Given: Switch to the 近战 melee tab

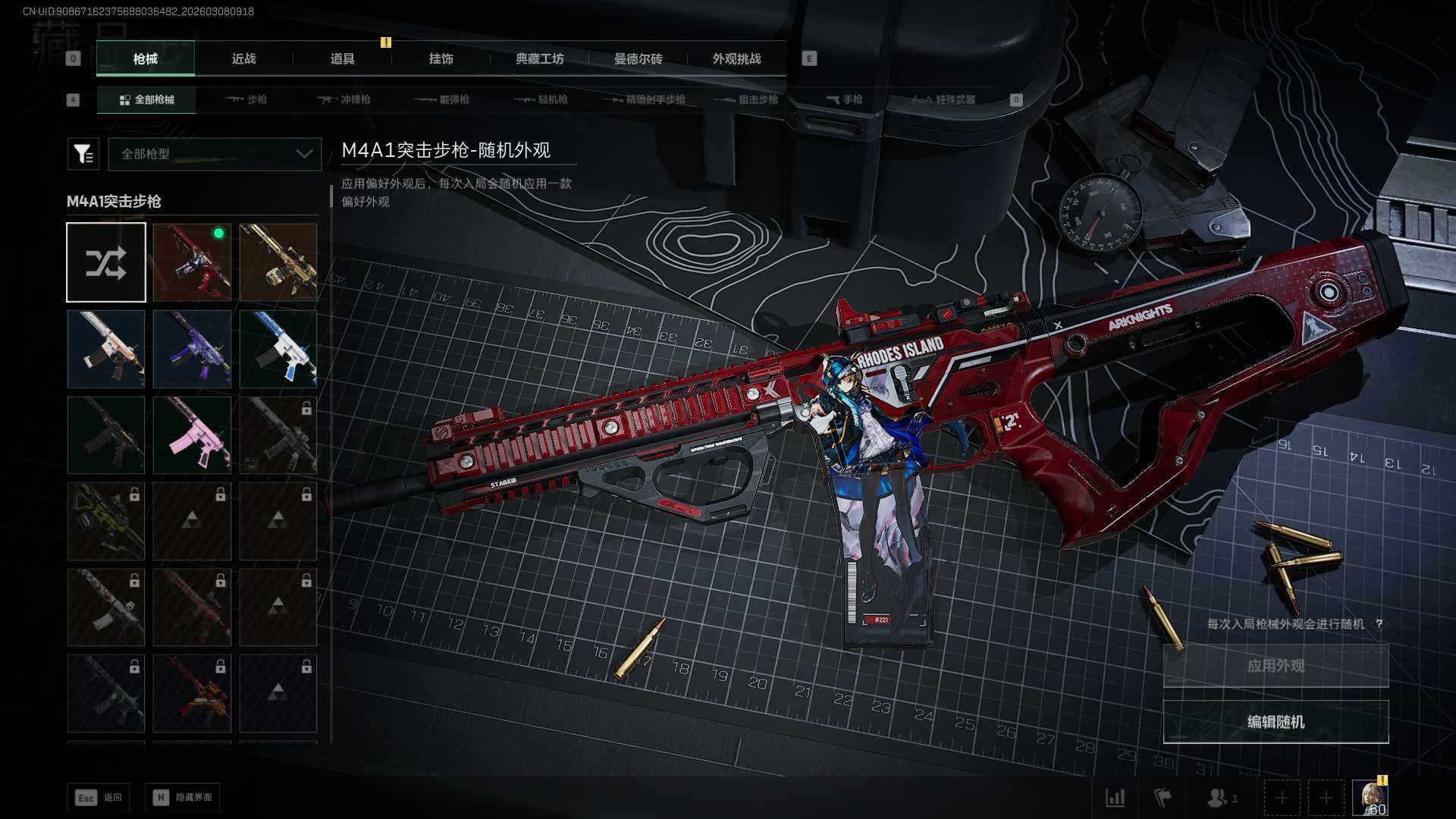Looking at the screenshot, I should point(243,58).
